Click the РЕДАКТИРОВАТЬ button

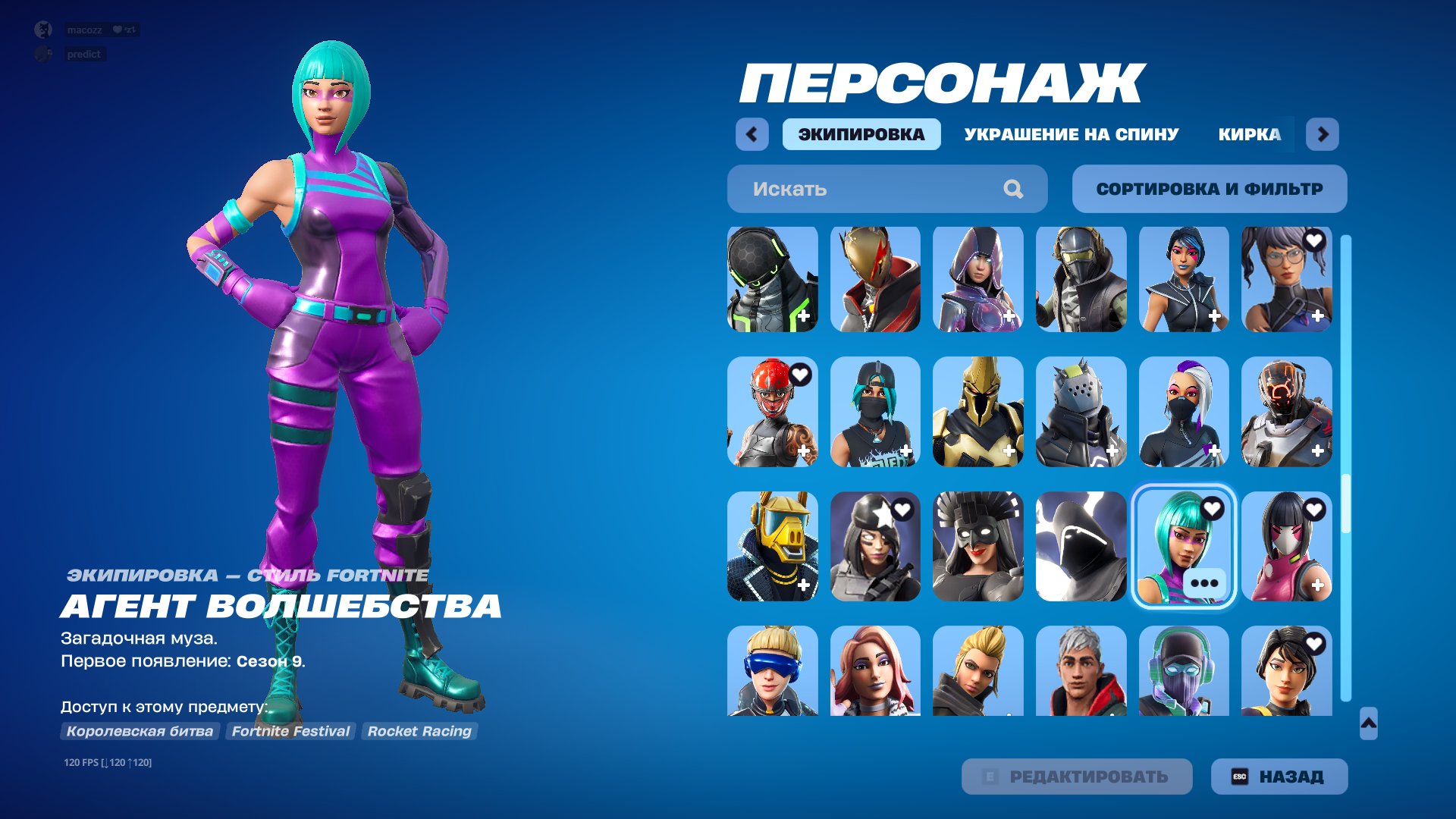[x=1076, y=776]
